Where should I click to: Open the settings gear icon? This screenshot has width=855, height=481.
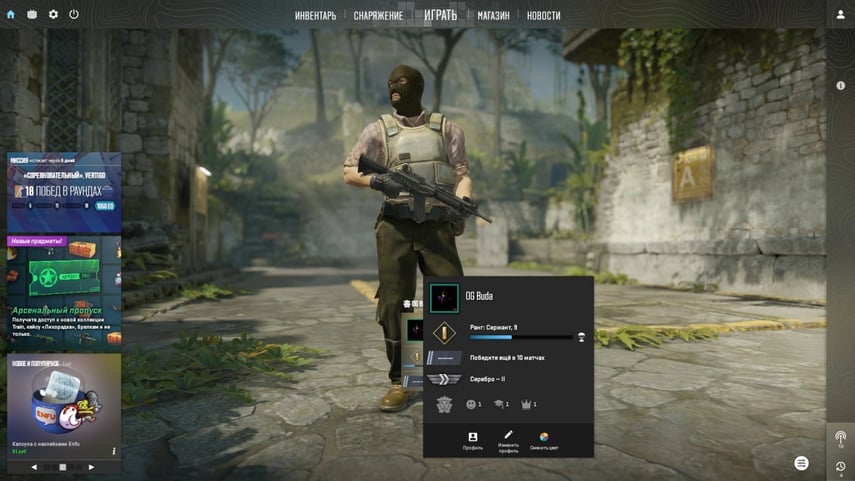53,15
